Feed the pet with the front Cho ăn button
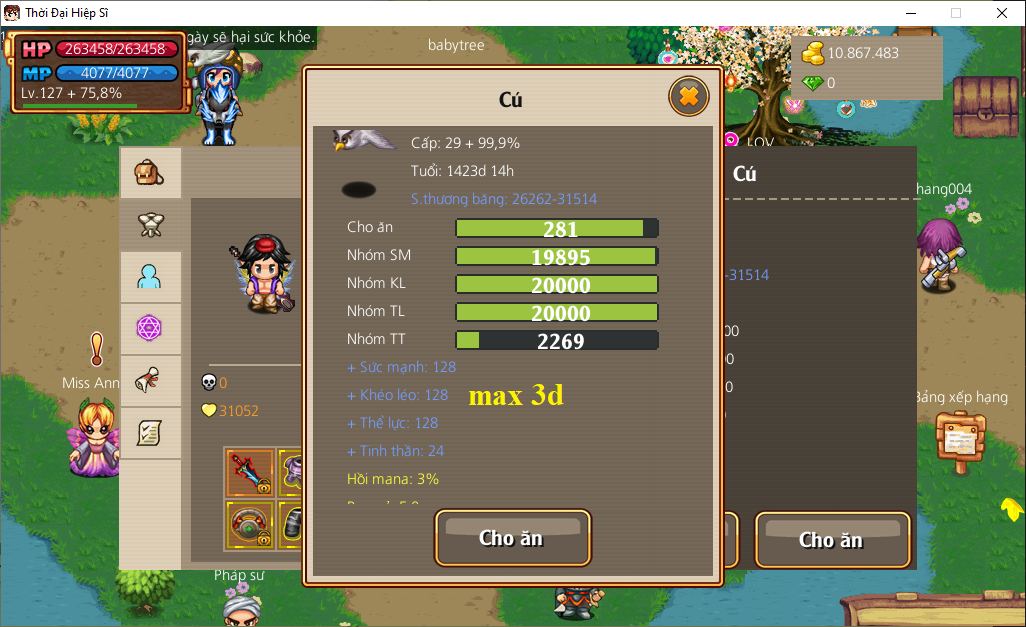The width and height of the screenshot is (1026, 627). point(512,538)
